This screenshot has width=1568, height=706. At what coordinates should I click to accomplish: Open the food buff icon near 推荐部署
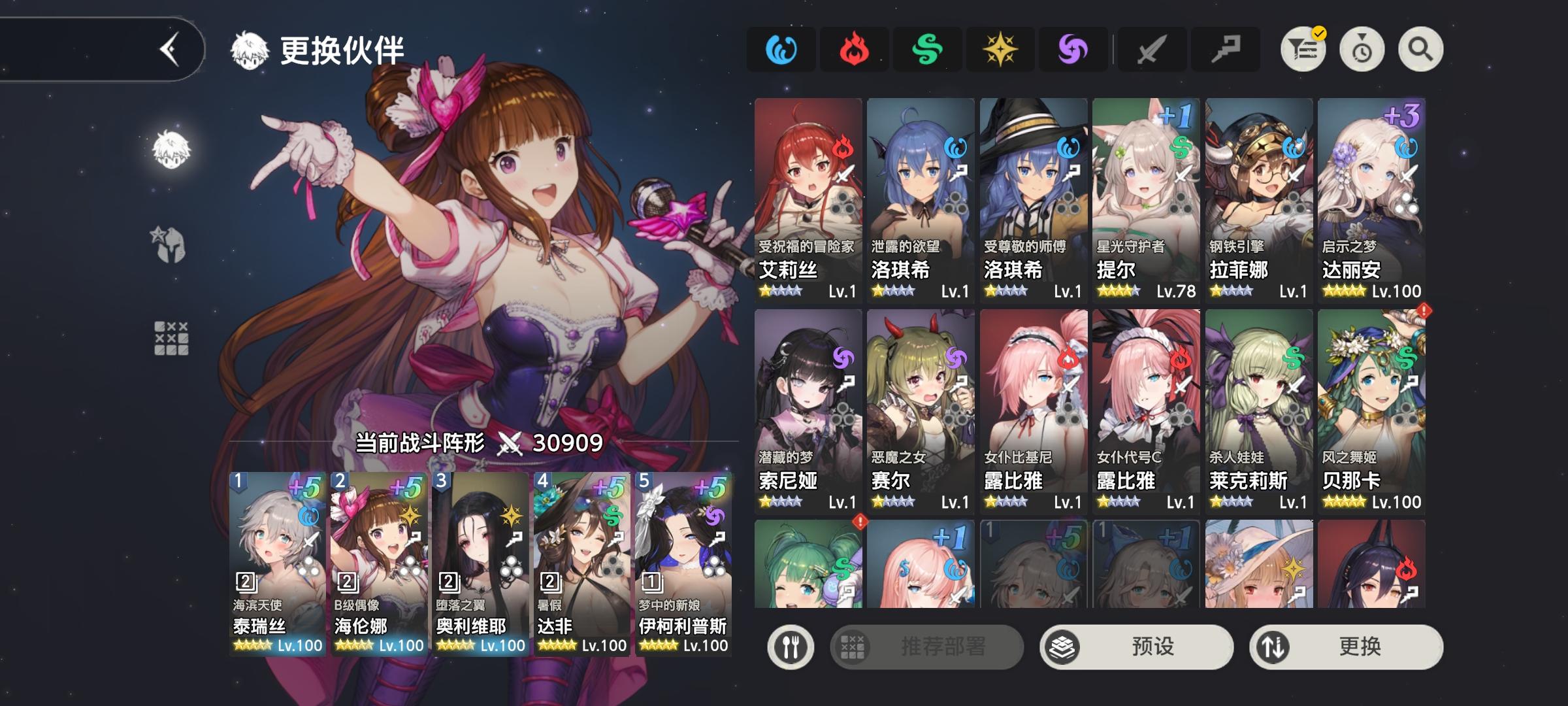click(791, 646)
